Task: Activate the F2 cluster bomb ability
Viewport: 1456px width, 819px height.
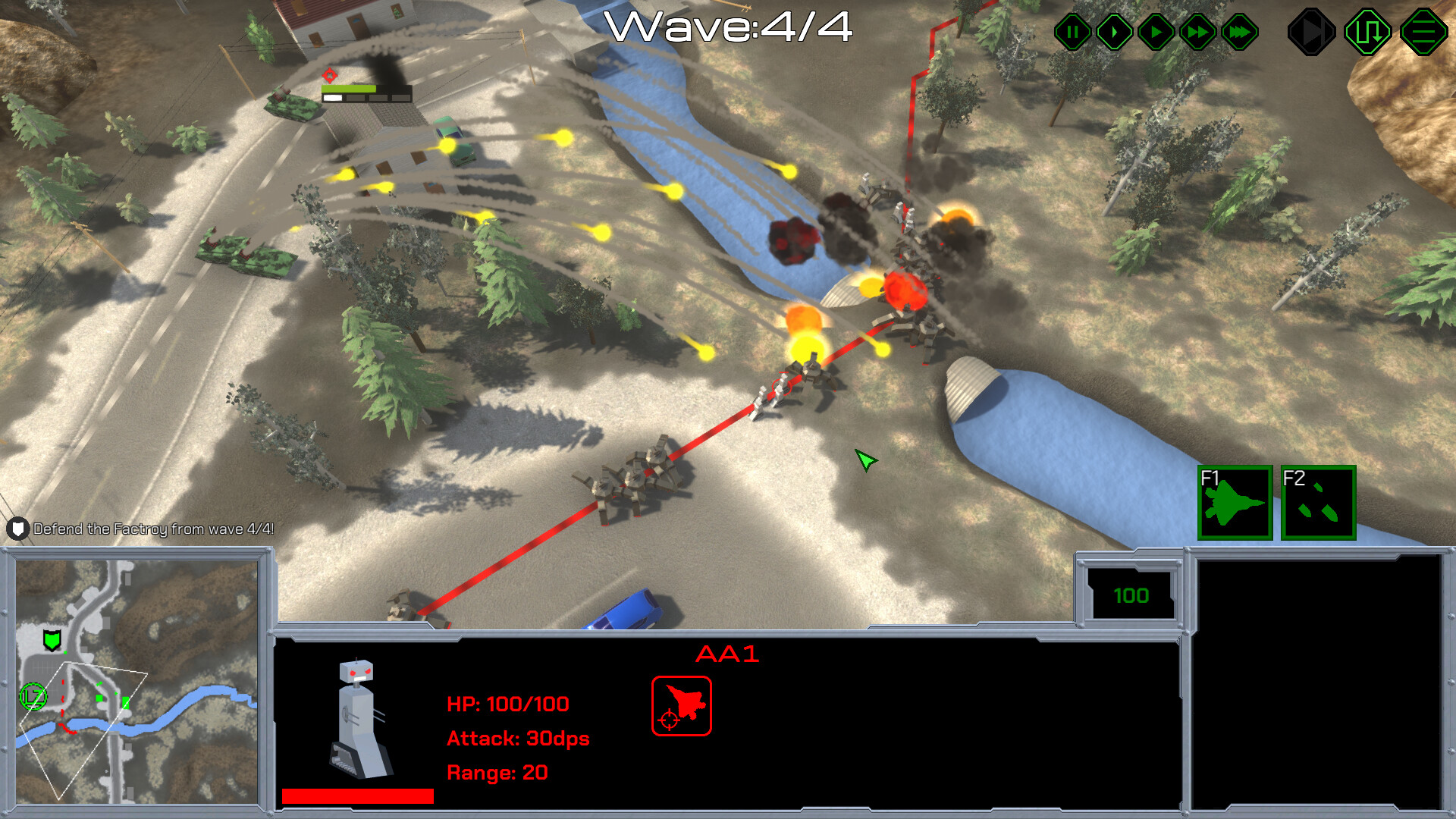Action: pyautogui.click(x=1318, y=503)
